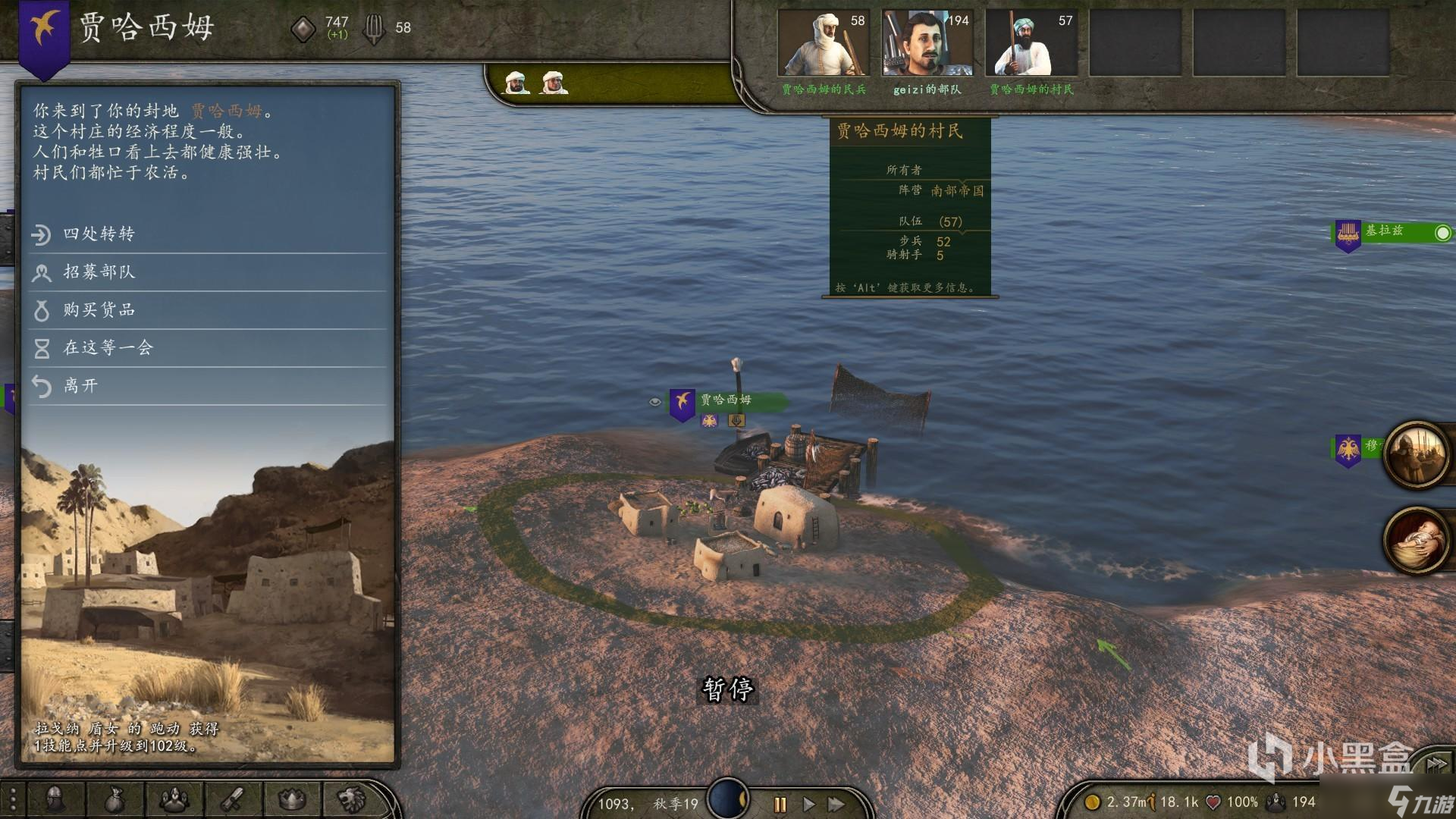Viewport: 1456px width, 819px height.
Task: Open the party screen troops icon
Action: point(174,799)
